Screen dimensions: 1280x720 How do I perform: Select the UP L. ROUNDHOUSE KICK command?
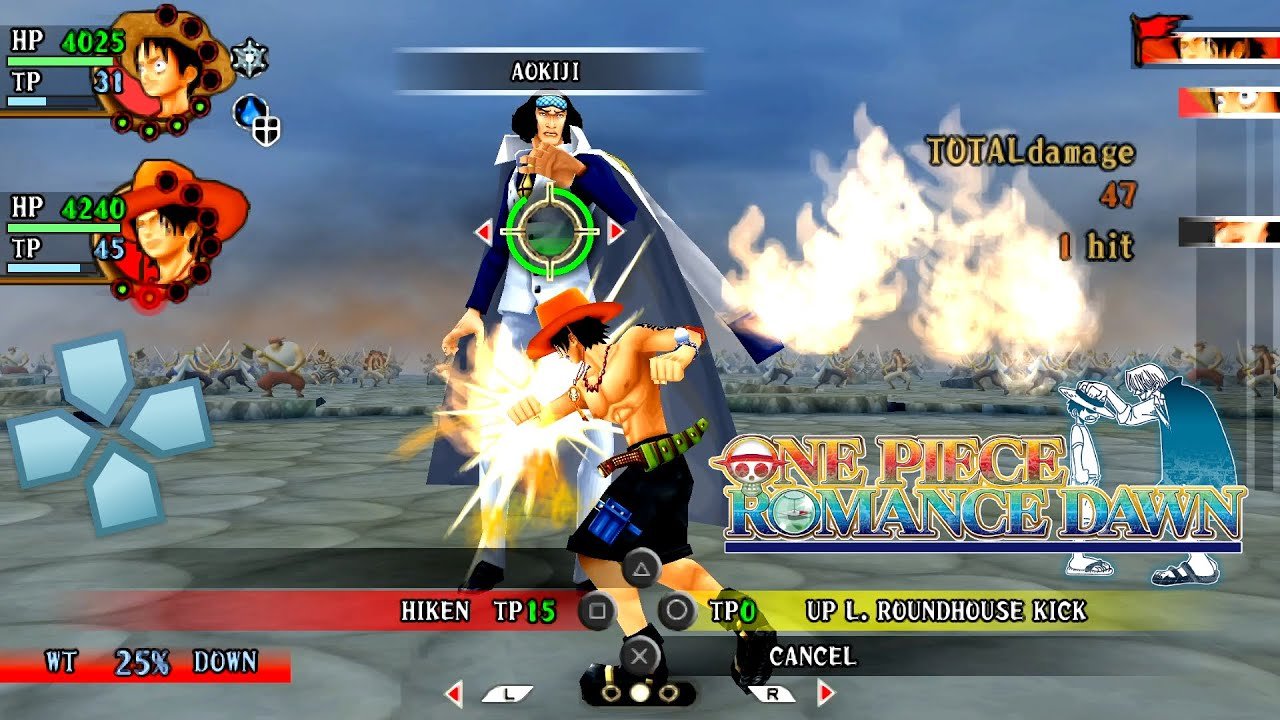click(x=945, y=610)
